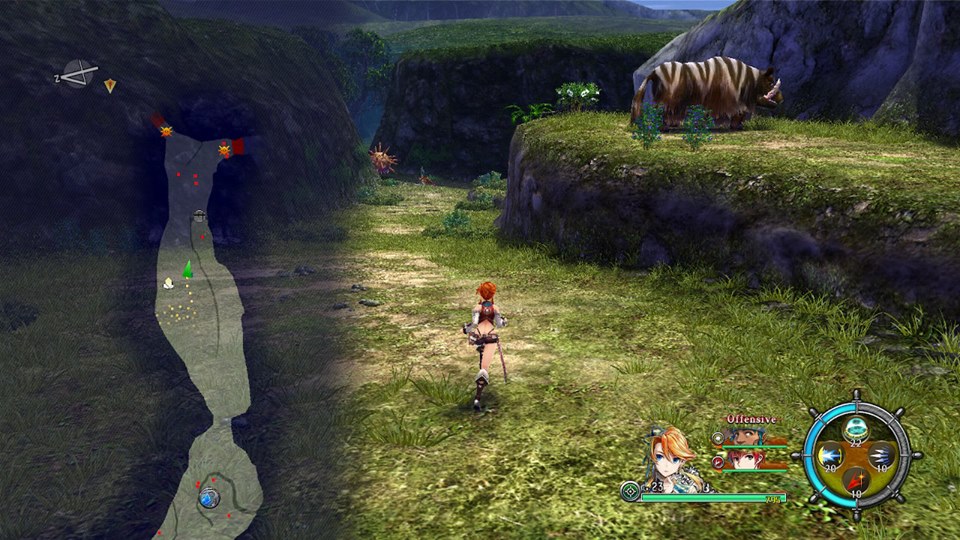Select the orange-haired active character portrait
The width and height of the screenshot is (960, 540).
pos(672,455)
